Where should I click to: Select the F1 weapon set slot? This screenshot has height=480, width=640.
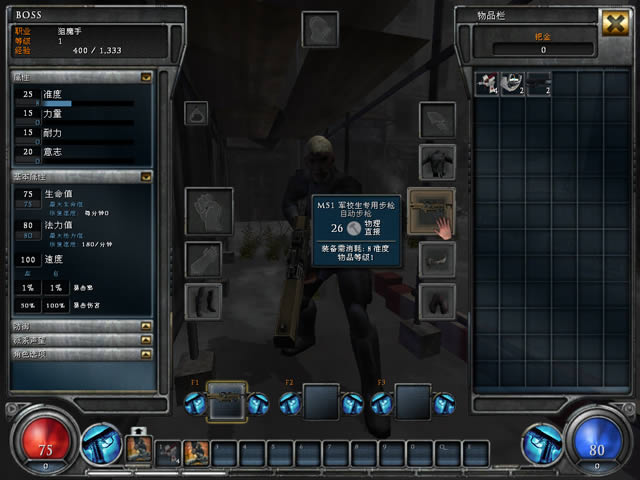point(227,402)
